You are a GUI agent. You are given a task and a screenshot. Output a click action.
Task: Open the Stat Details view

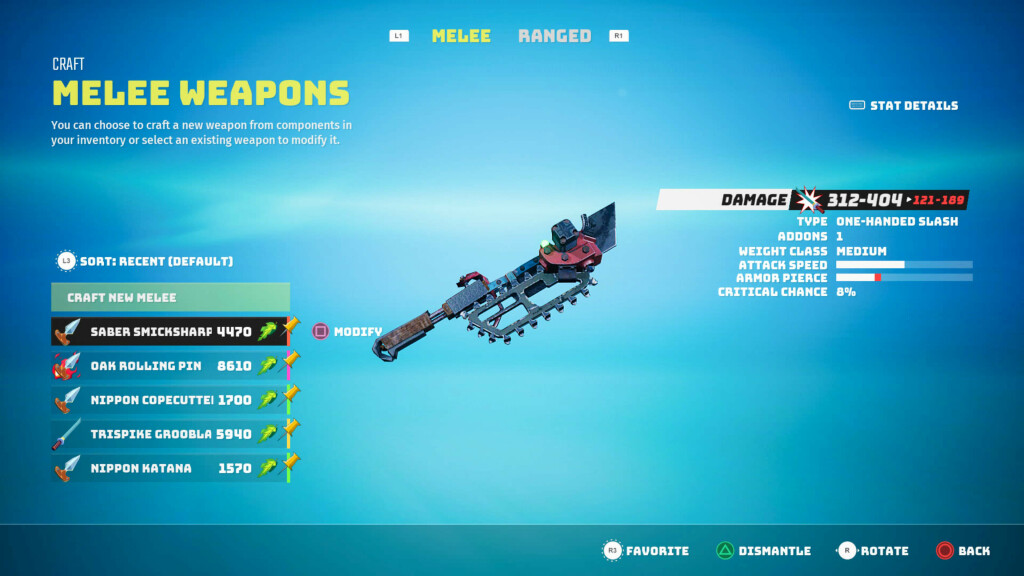click(903, 105)
